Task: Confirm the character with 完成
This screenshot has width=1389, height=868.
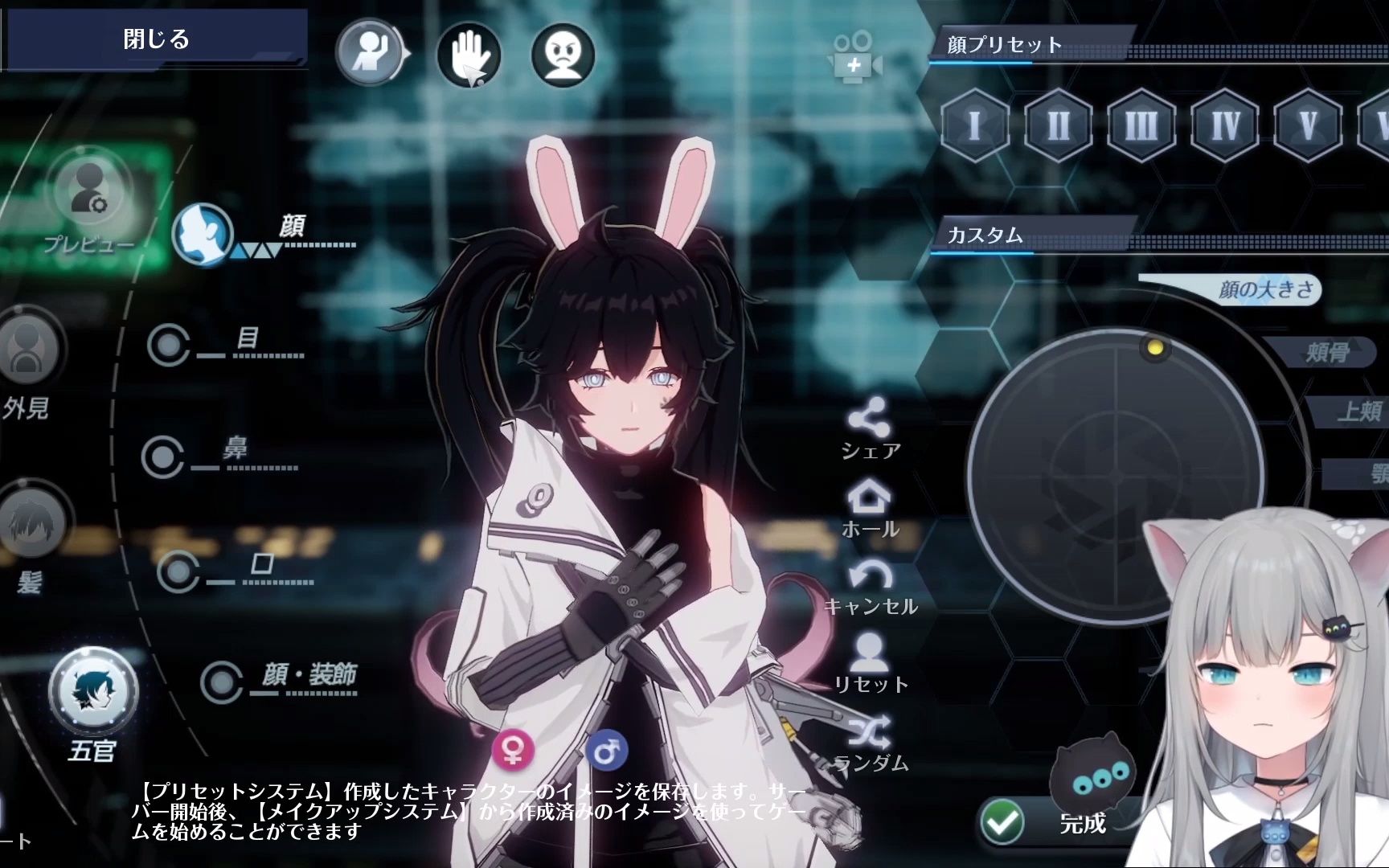Action: coord(1053,822)
